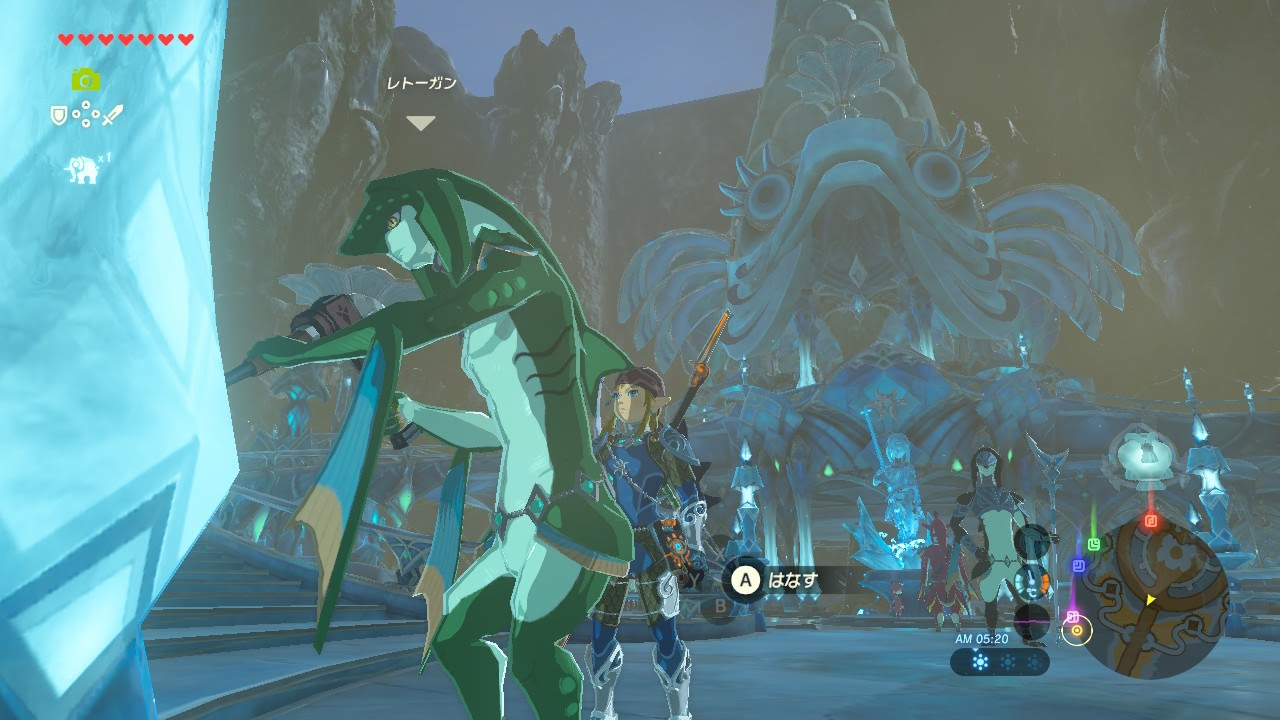Open the sword weapon quick-select icon
Viewport: 1280px width, 720px height.
pyautogui.click(x=112, y=116)
